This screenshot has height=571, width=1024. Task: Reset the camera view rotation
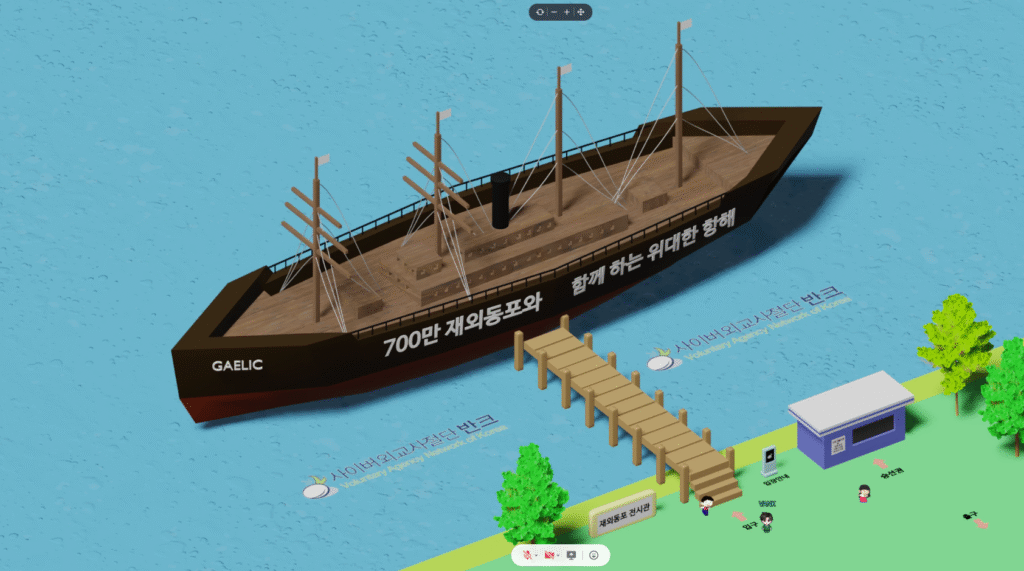tap(540, 12)
